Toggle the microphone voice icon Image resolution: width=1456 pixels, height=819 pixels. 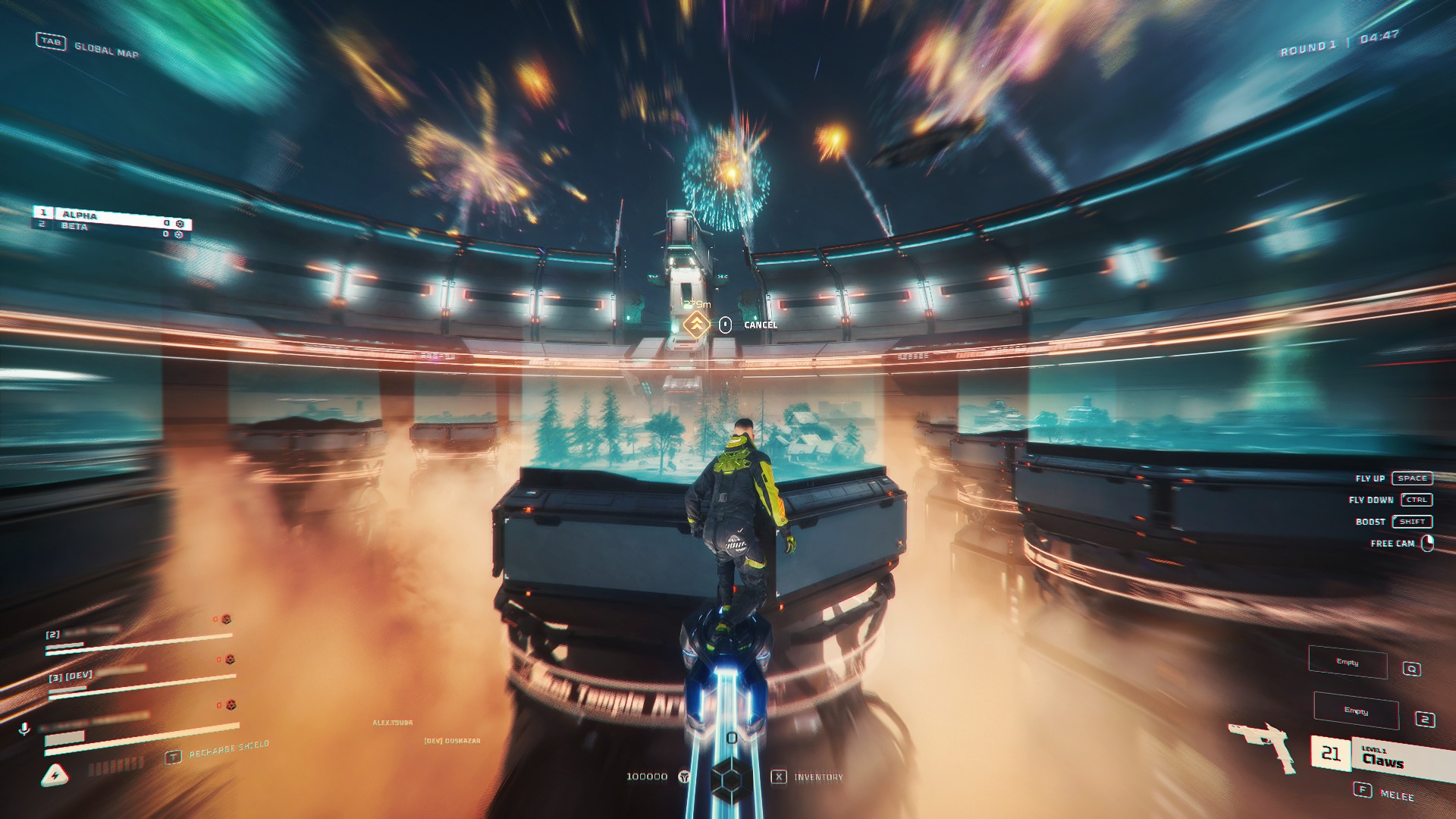pos(24,729)
